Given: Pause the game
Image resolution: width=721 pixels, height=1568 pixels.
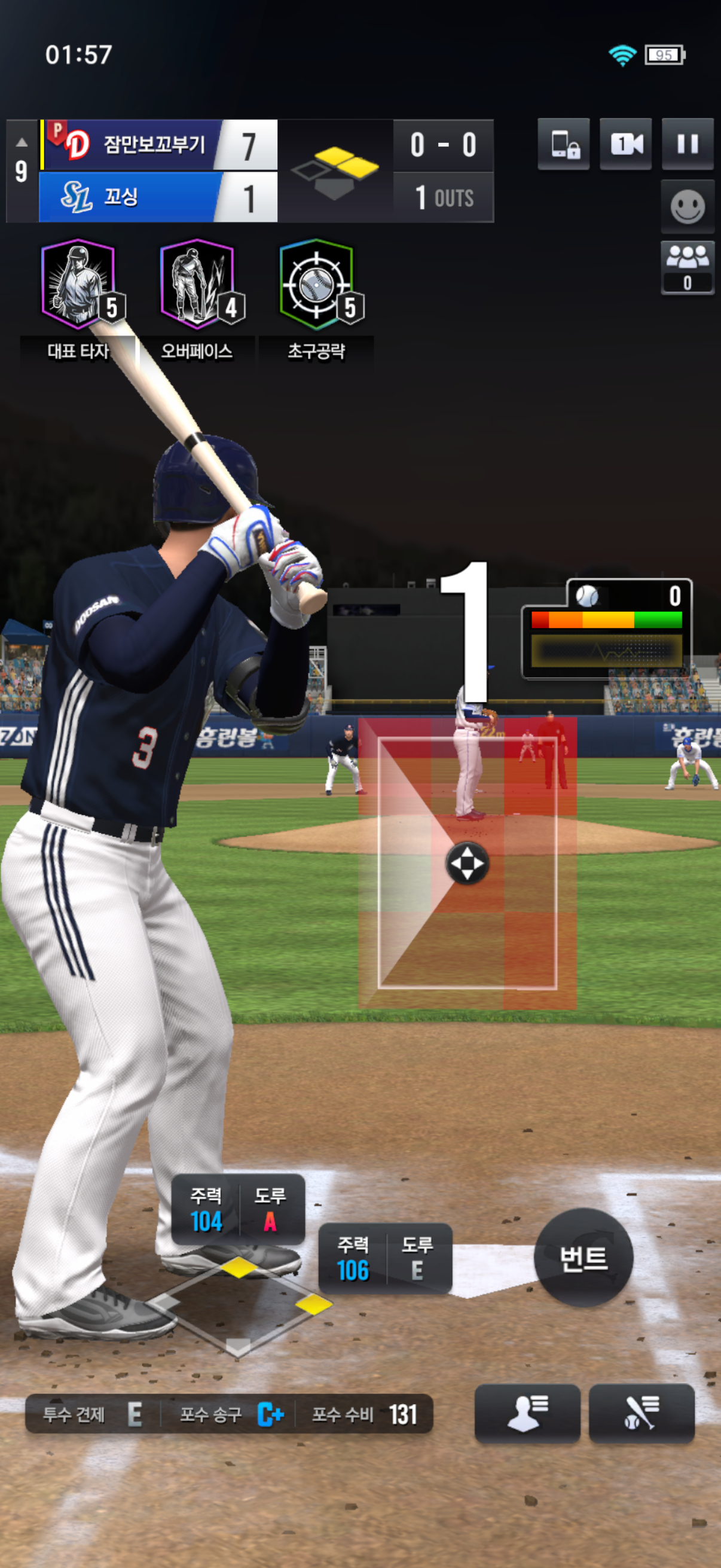Looking at the screenshot, I should tap(688, 144).
